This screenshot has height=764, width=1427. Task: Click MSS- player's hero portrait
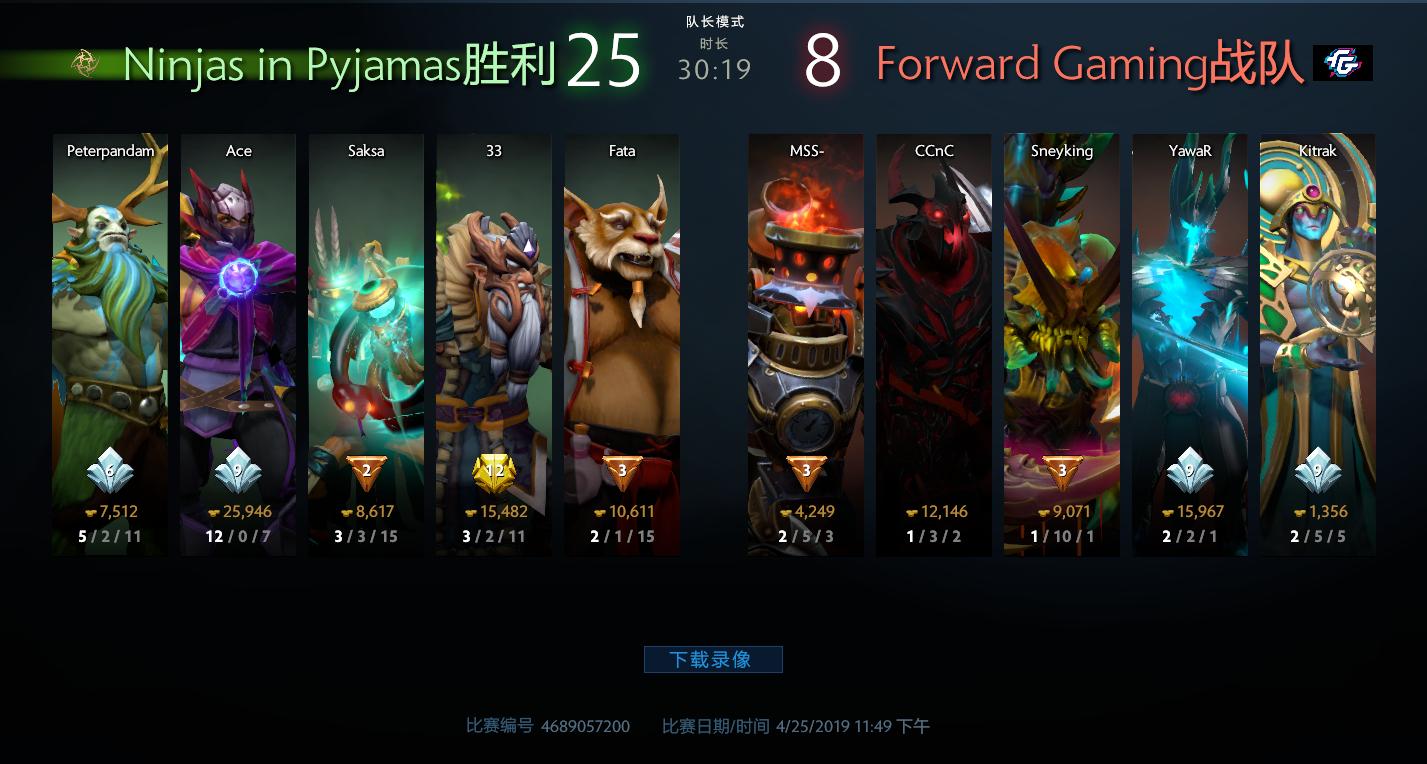[805, 300]
